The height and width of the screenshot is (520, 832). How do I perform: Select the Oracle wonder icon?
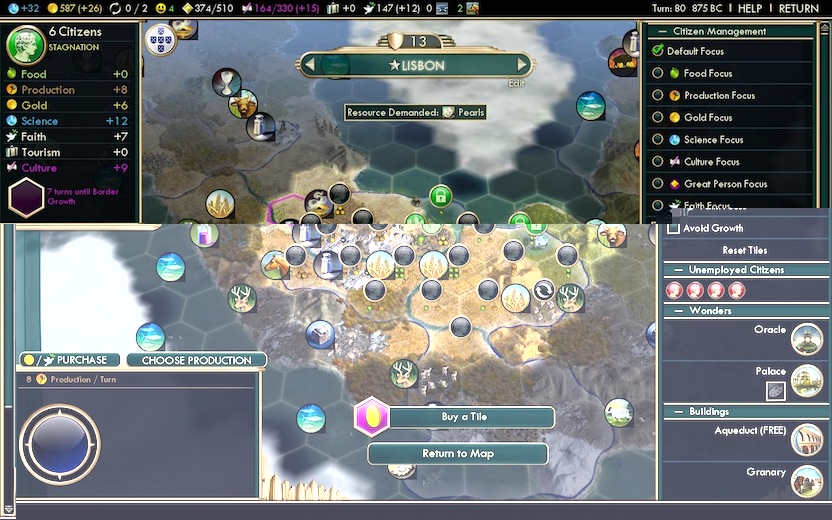point(806,339)
